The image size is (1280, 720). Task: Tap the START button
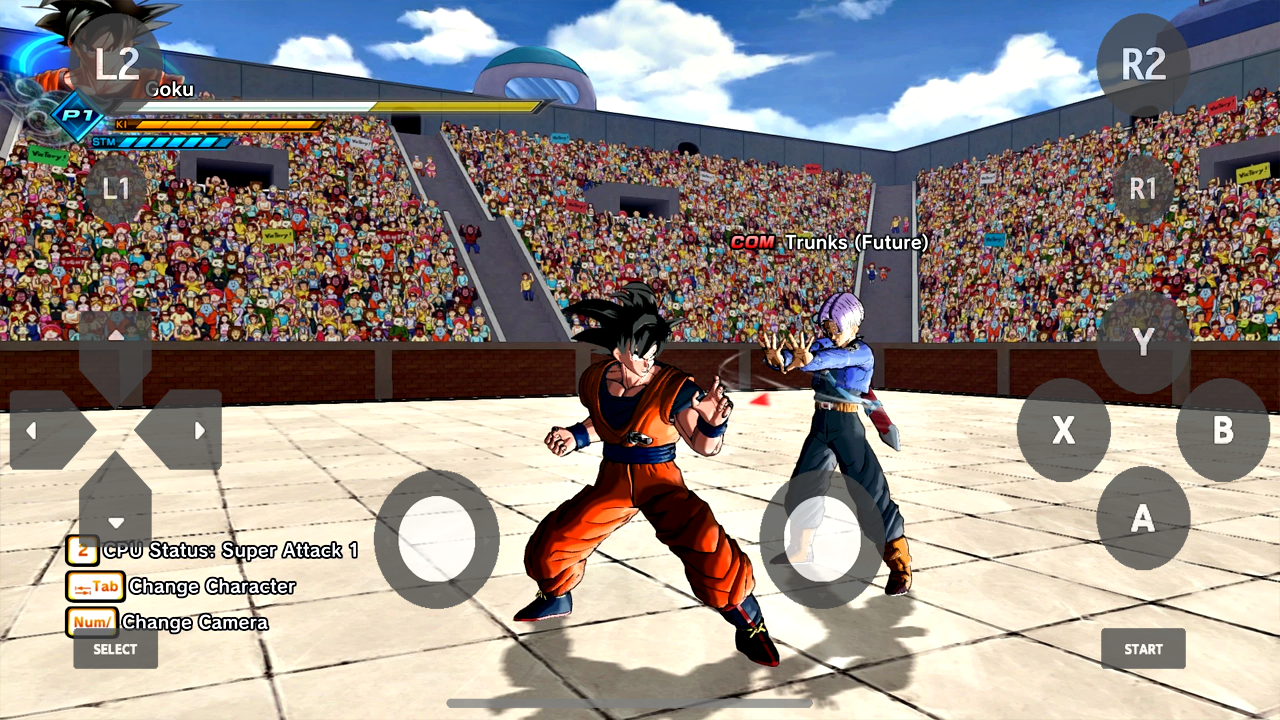[1143, 648]
